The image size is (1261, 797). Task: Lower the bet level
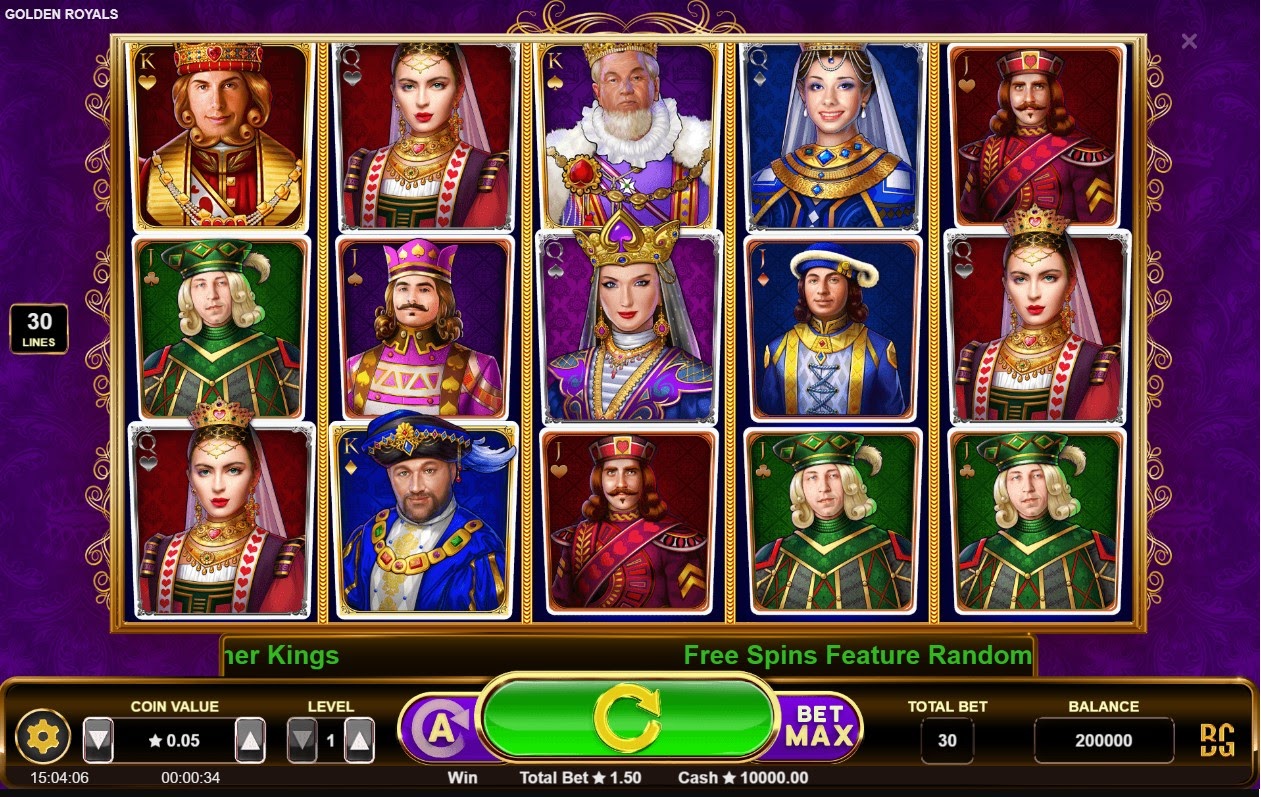click(302, 740)
